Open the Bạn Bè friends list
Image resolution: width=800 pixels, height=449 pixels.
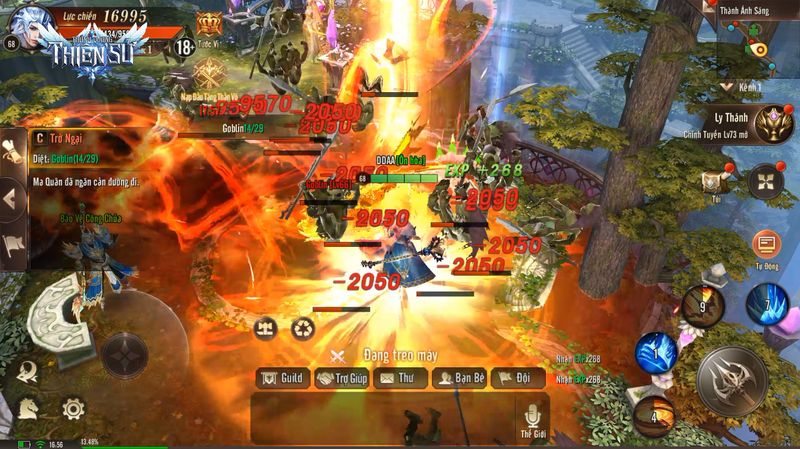click(460, 379)
